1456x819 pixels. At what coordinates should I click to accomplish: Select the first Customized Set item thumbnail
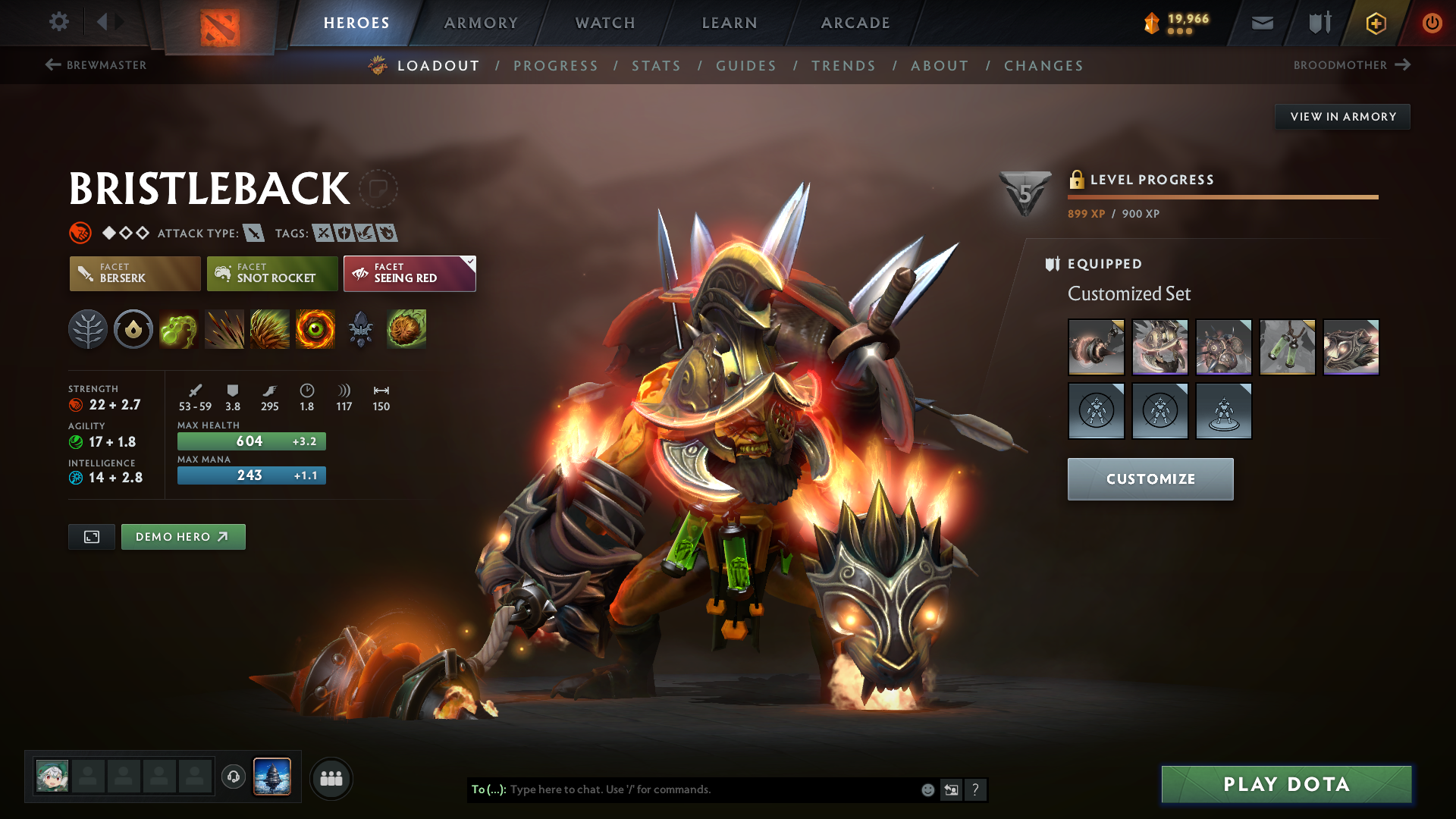1097,347
